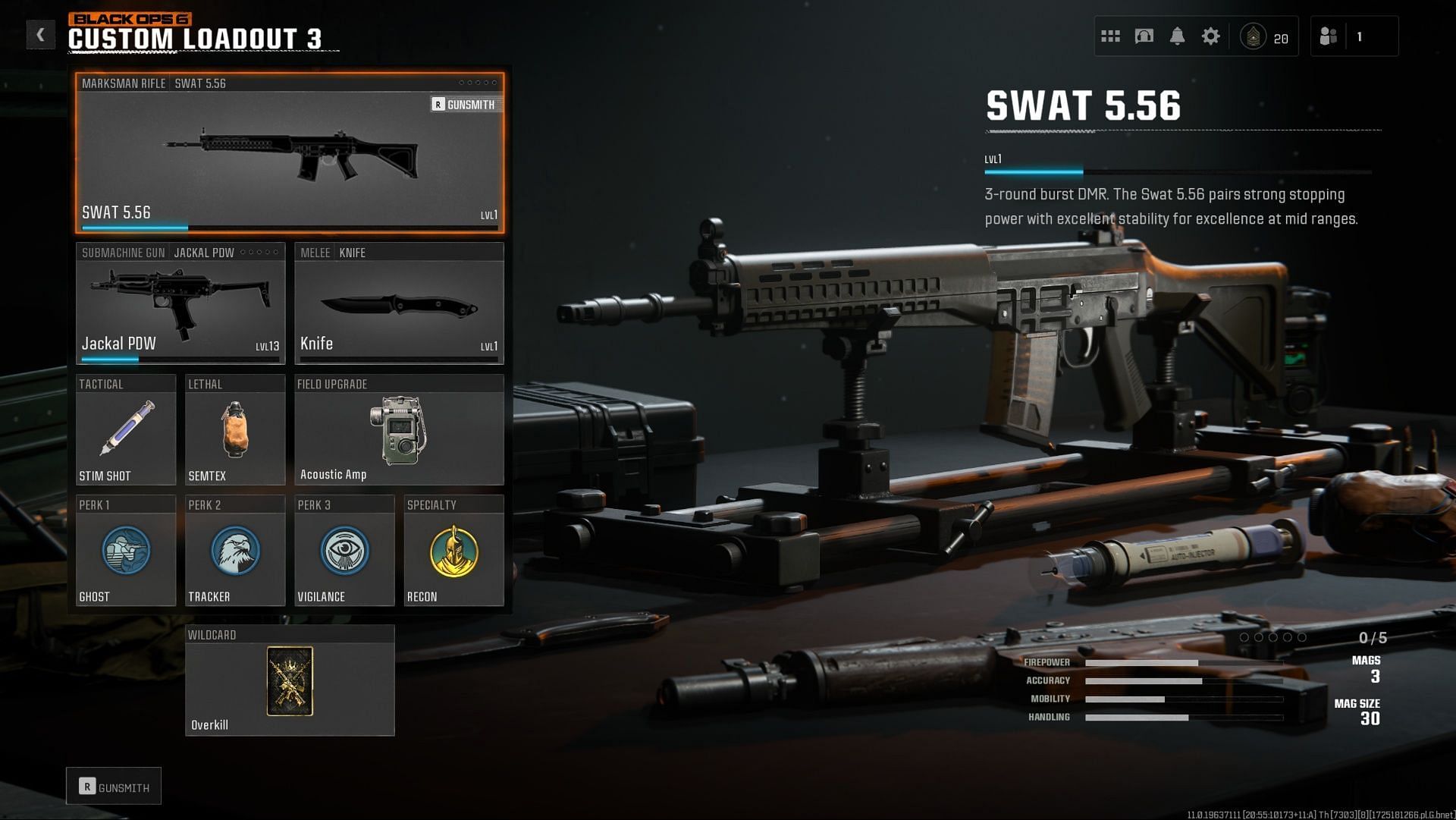
Task: Choose the Overkill wildcard slot
Action: click(290, 680)
